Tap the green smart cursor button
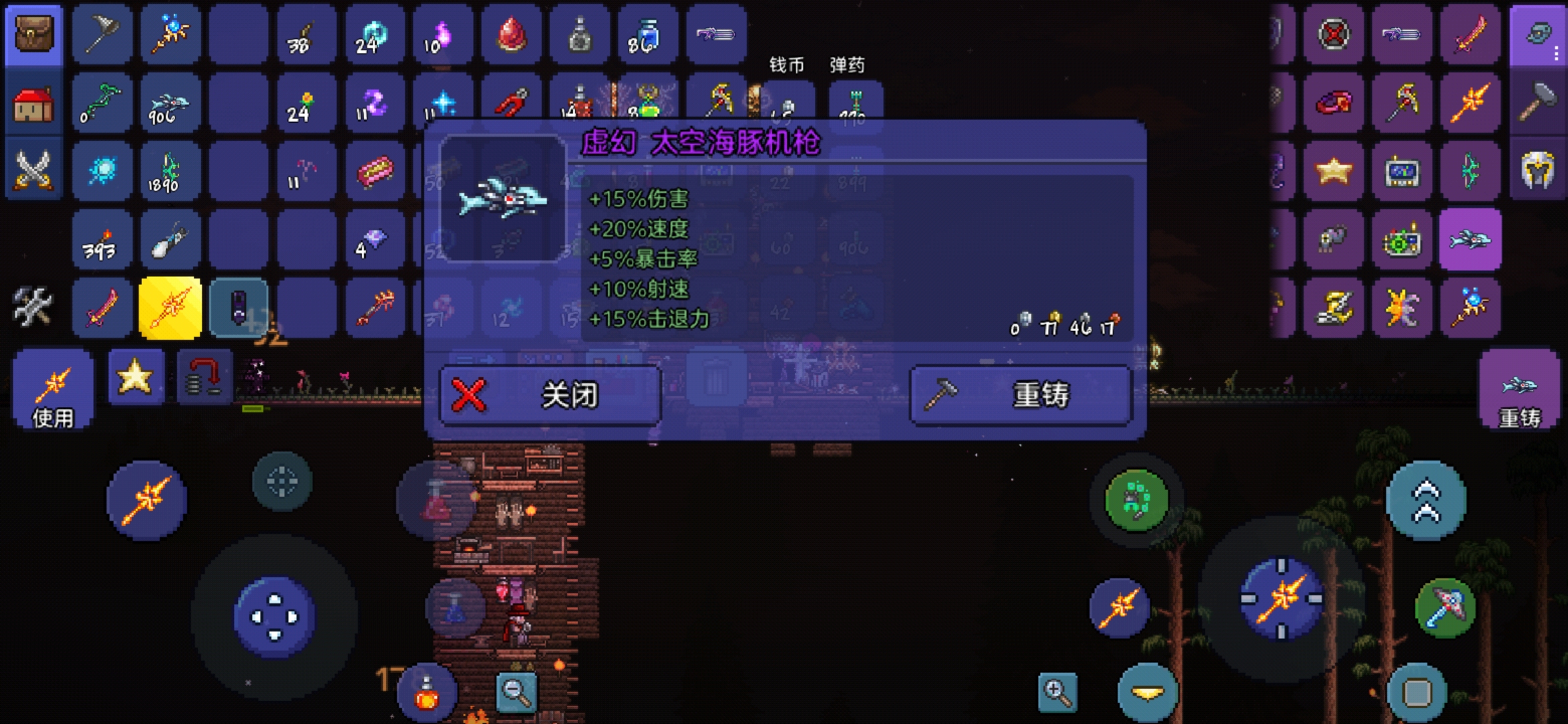The width and height of the screenshot is (1568, 724). tap(1136, 500)
